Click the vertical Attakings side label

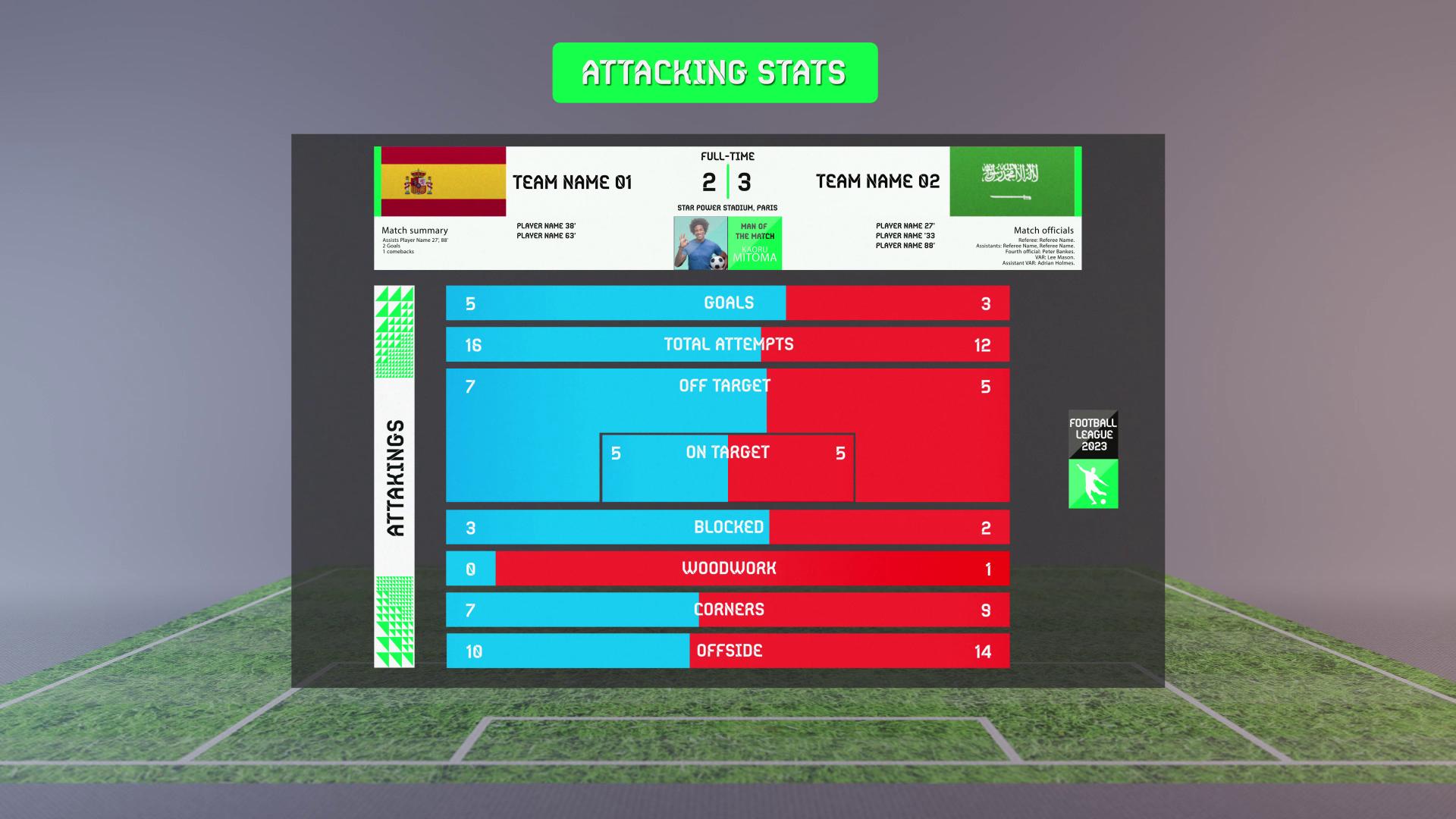(x=394, y=478)
